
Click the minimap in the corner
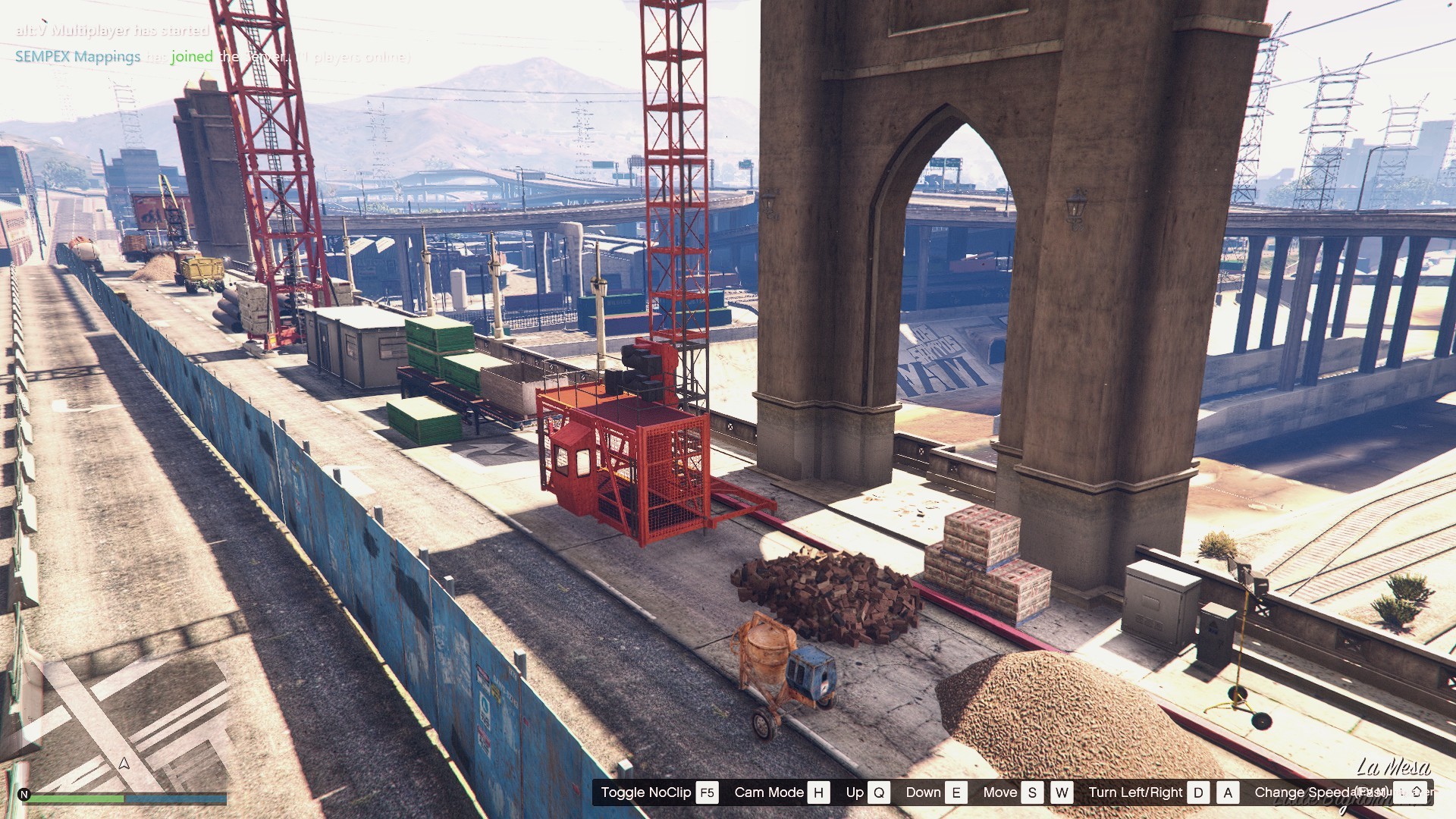click(125, 720)
